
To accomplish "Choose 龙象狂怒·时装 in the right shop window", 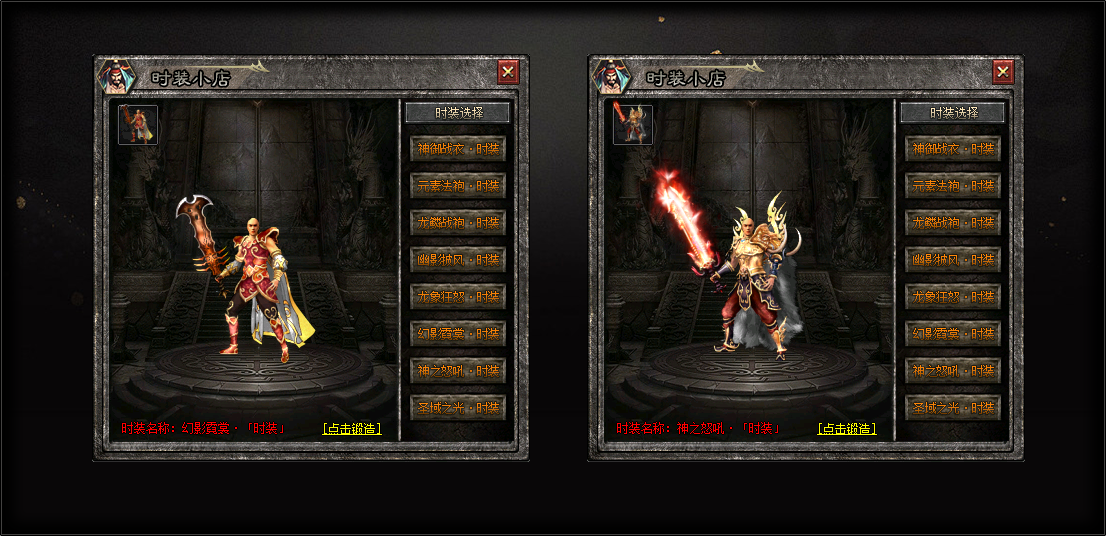I will 953,297.
